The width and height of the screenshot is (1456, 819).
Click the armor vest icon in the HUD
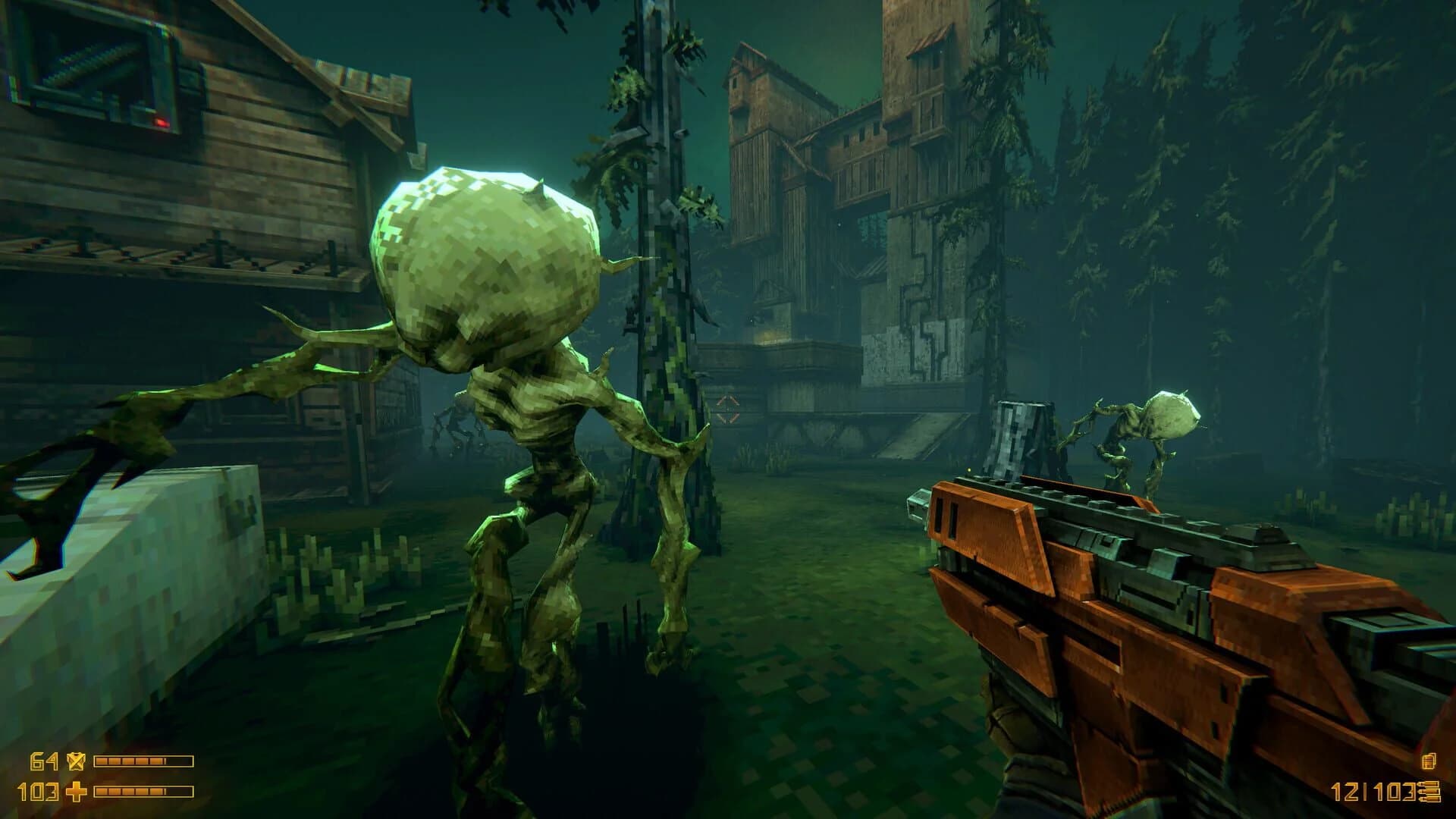pyautogui.click(x=76, y=761)
